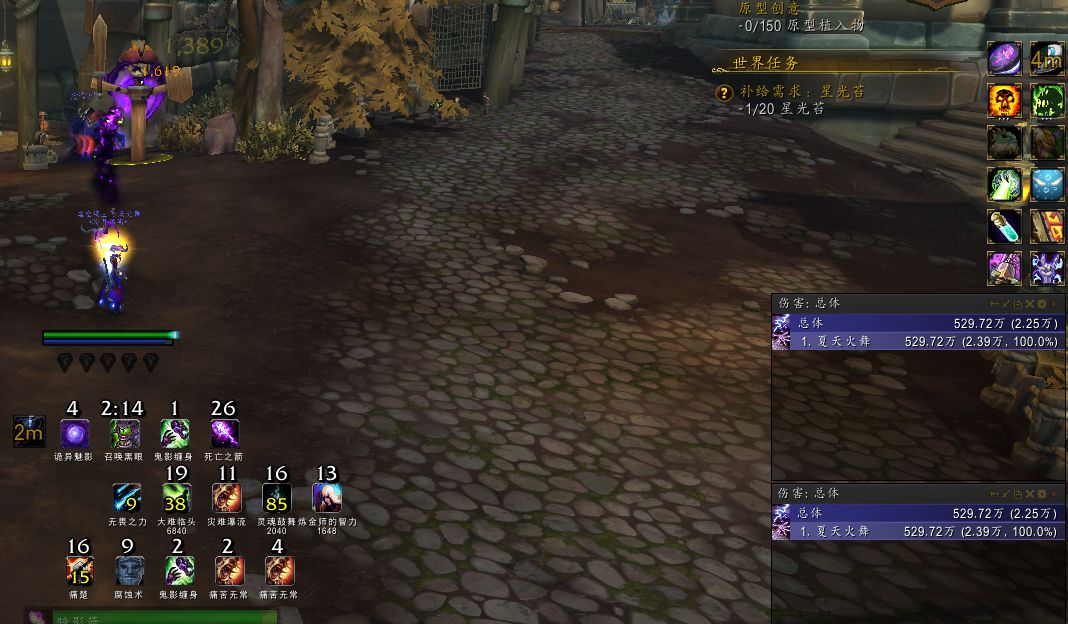The height and width of the screenshot is (624, 1068).
Task: Click the 腐蚀术 stone face icon
Action: (x=129, y=571)
